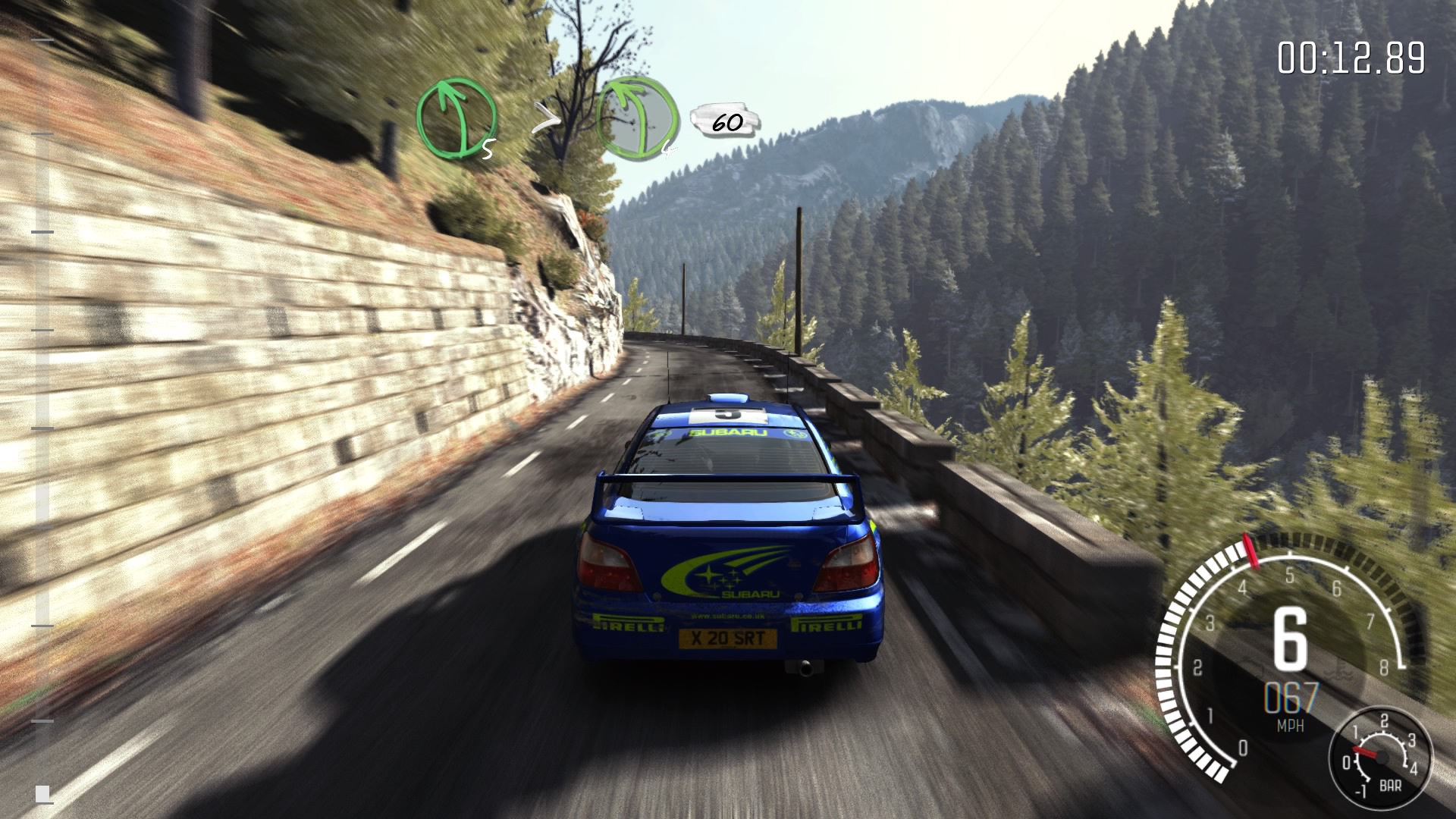Click the current pace note icon marked 5
Screen dimensions: 1456x819
point(456,120)
